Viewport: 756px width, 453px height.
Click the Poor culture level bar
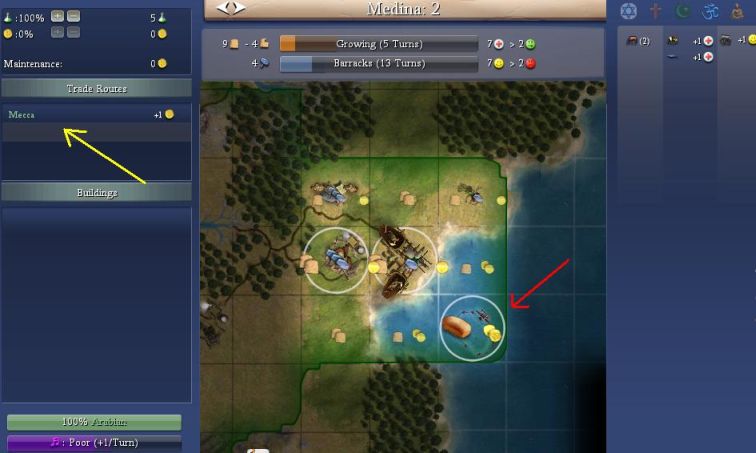(94, 442)
